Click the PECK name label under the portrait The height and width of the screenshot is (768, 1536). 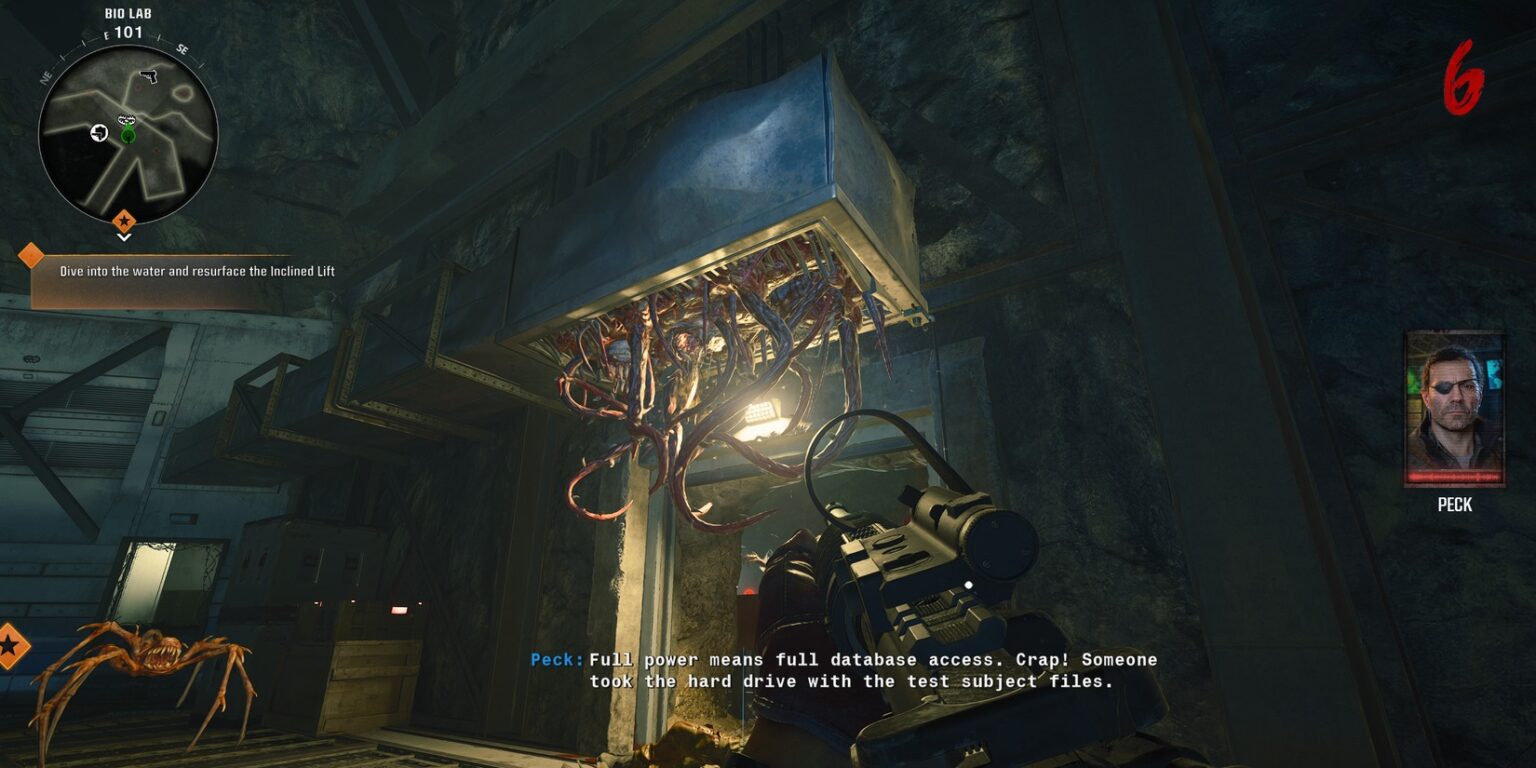pos(1455,505)
